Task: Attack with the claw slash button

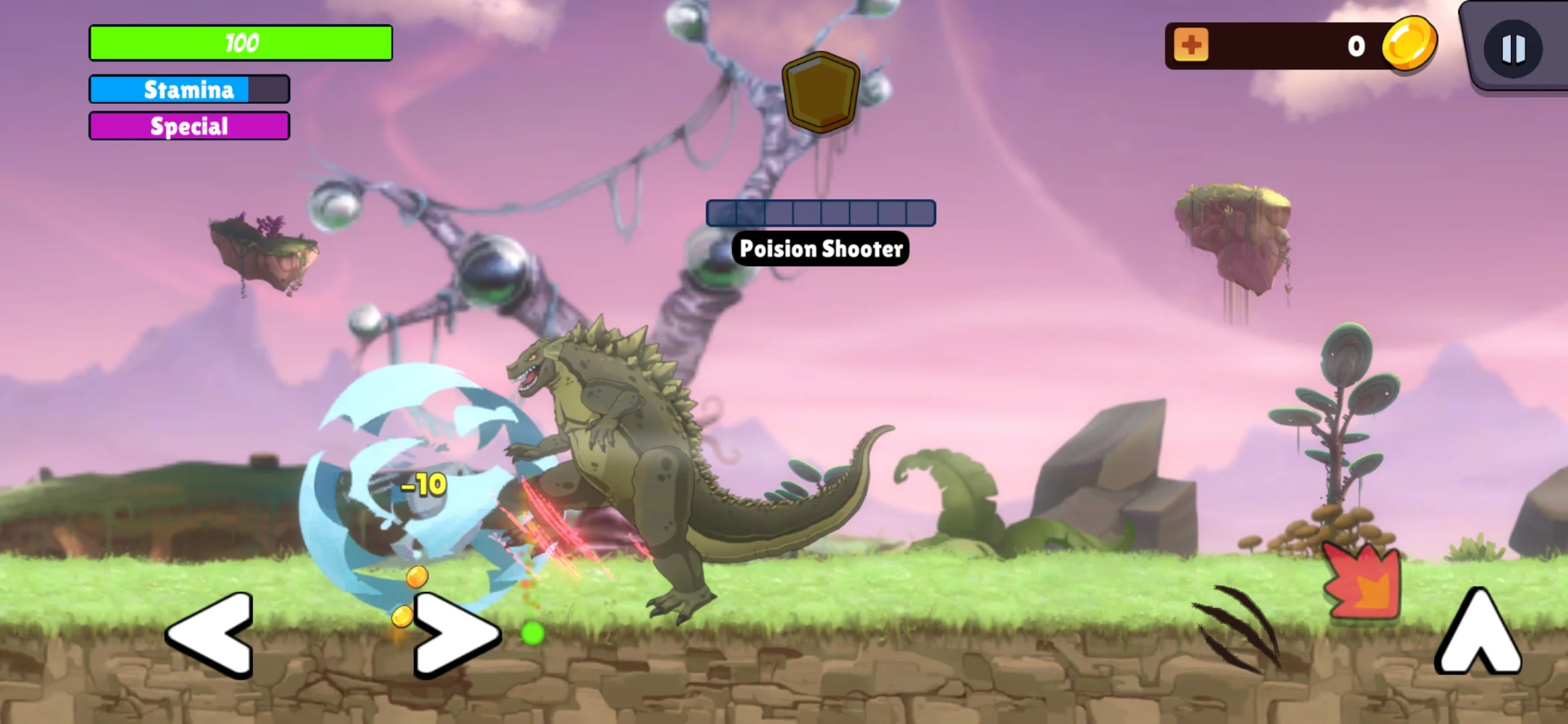Action: coord(1240,629)
